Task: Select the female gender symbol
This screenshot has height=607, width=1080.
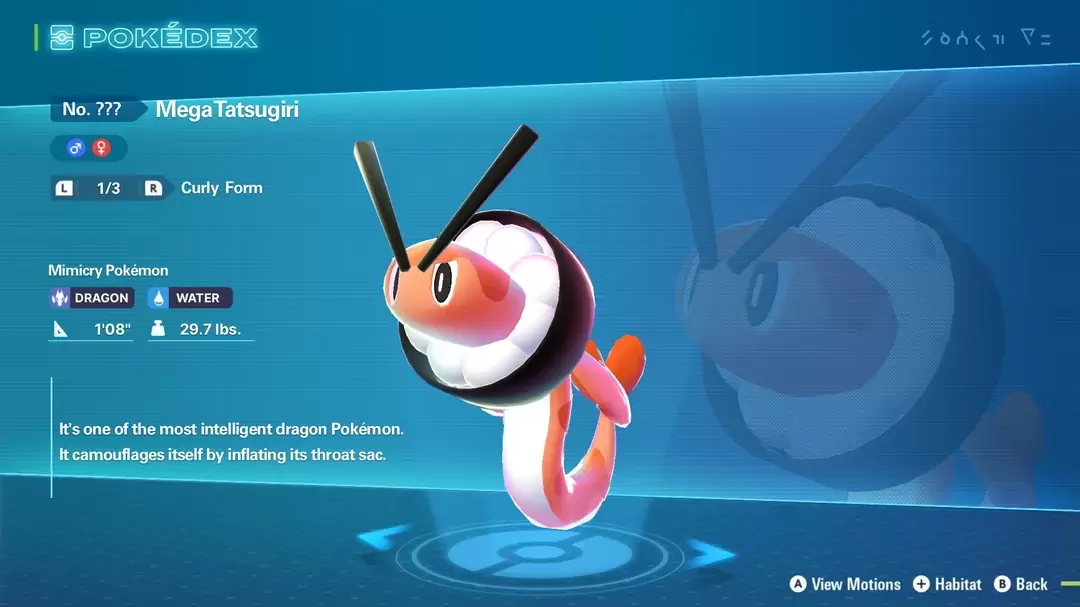Action: [101, 148]
